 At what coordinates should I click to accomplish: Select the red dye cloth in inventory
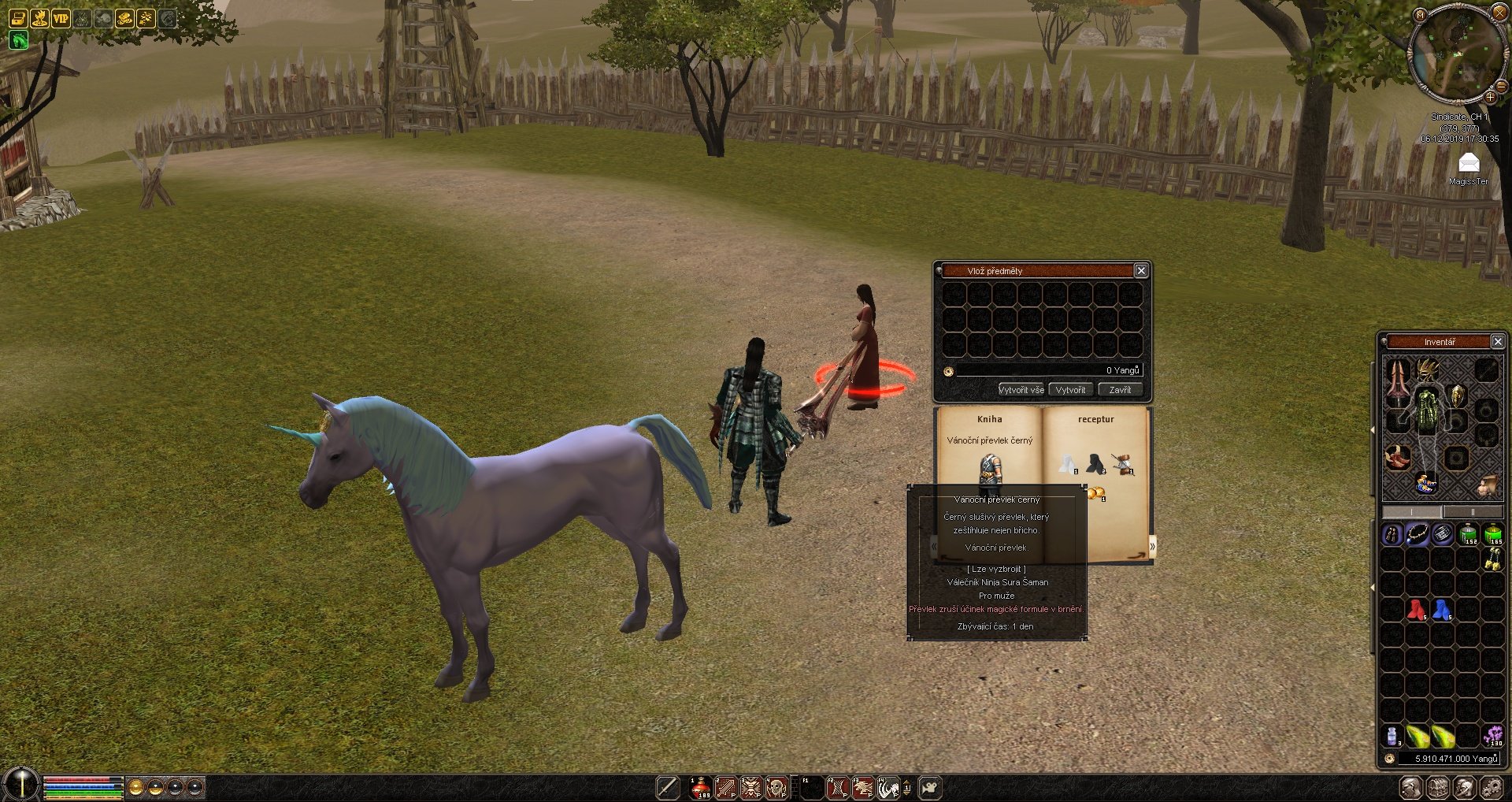1417,609
